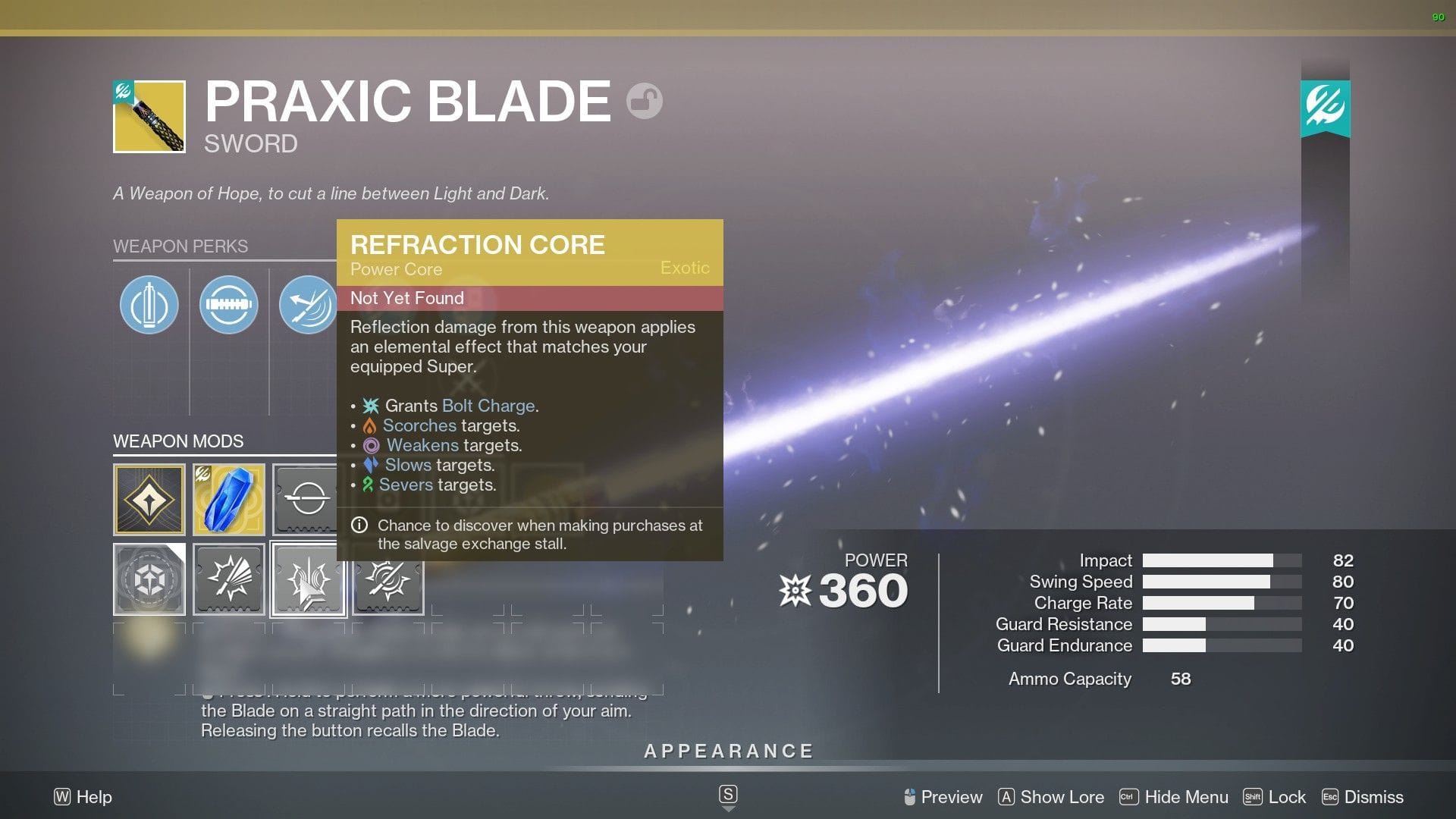Click the Bolt Charge keyword link
Screen dimensions: 1456x819
(488, 406)
